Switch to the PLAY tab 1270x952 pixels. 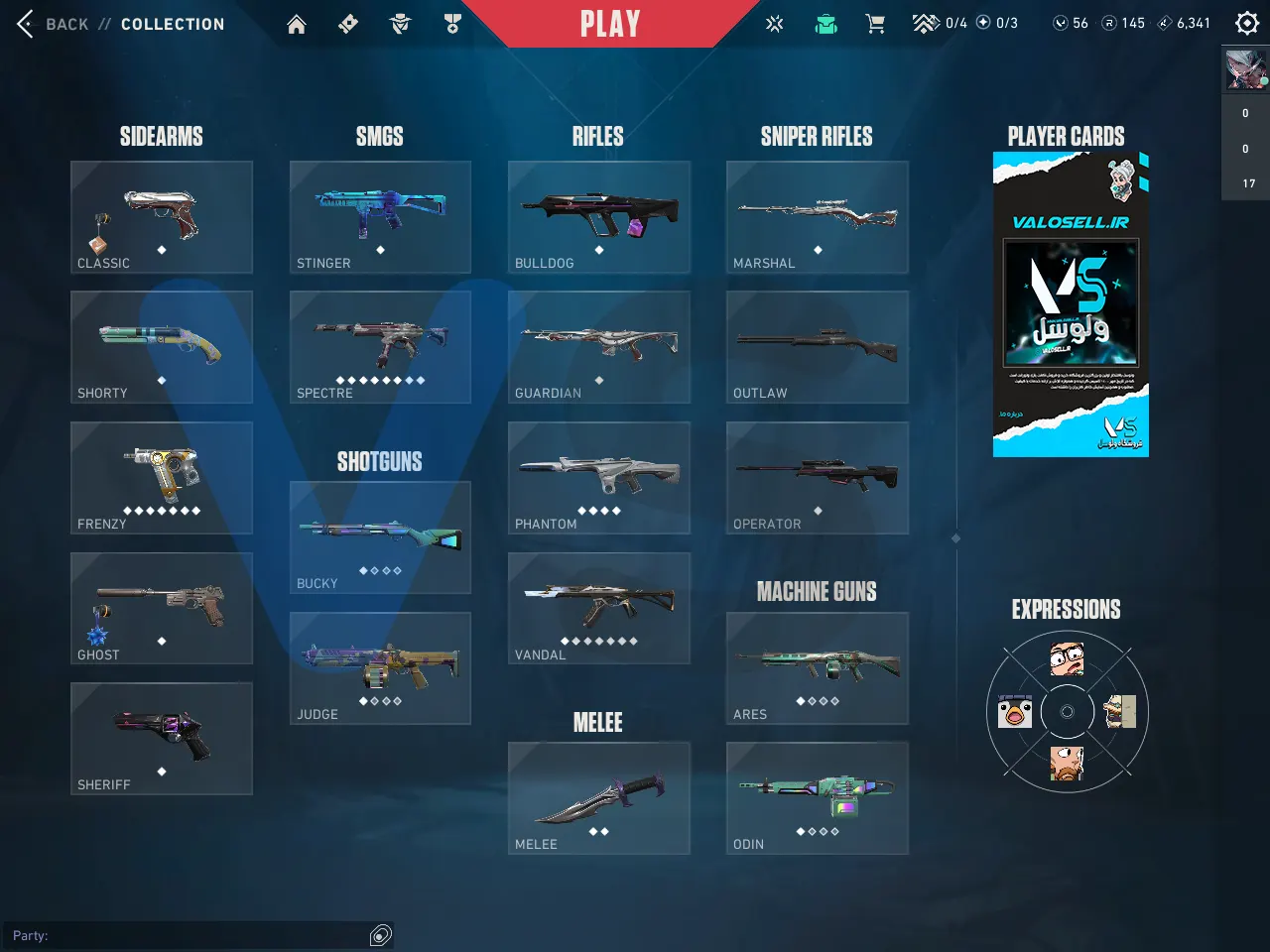coord(608,24)
